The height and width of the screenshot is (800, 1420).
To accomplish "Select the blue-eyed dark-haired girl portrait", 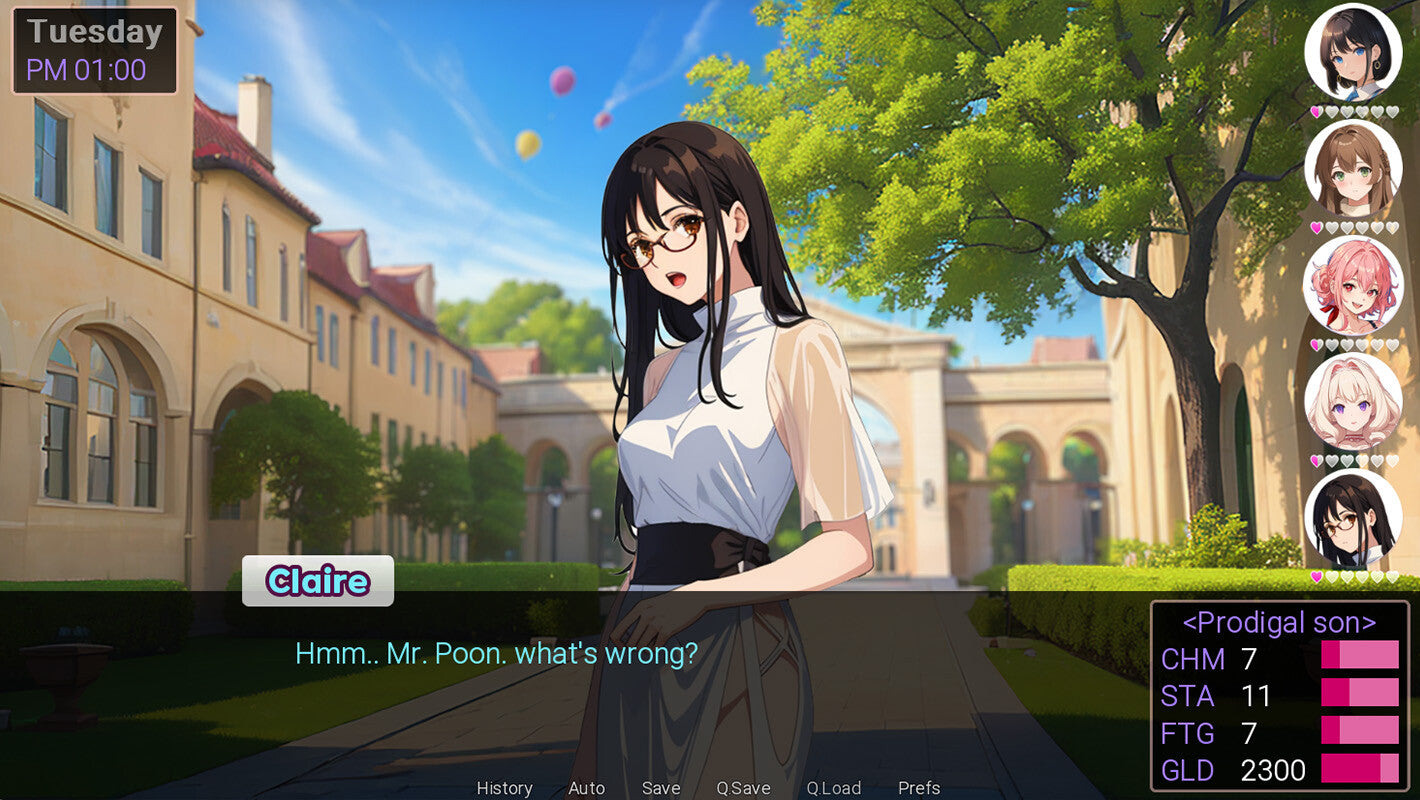I will [x=1353, y=52].
